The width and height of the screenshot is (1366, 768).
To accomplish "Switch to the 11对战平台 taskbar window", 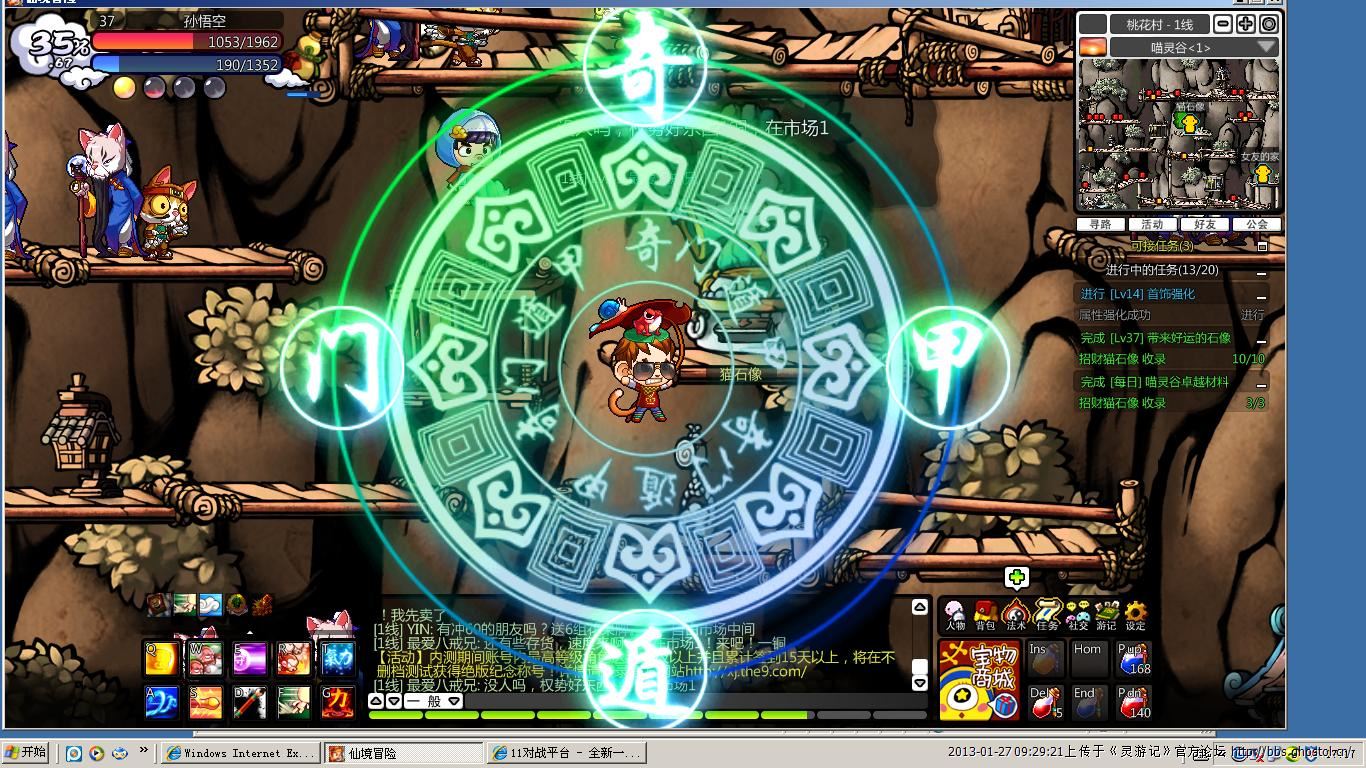I will (567, 753).
